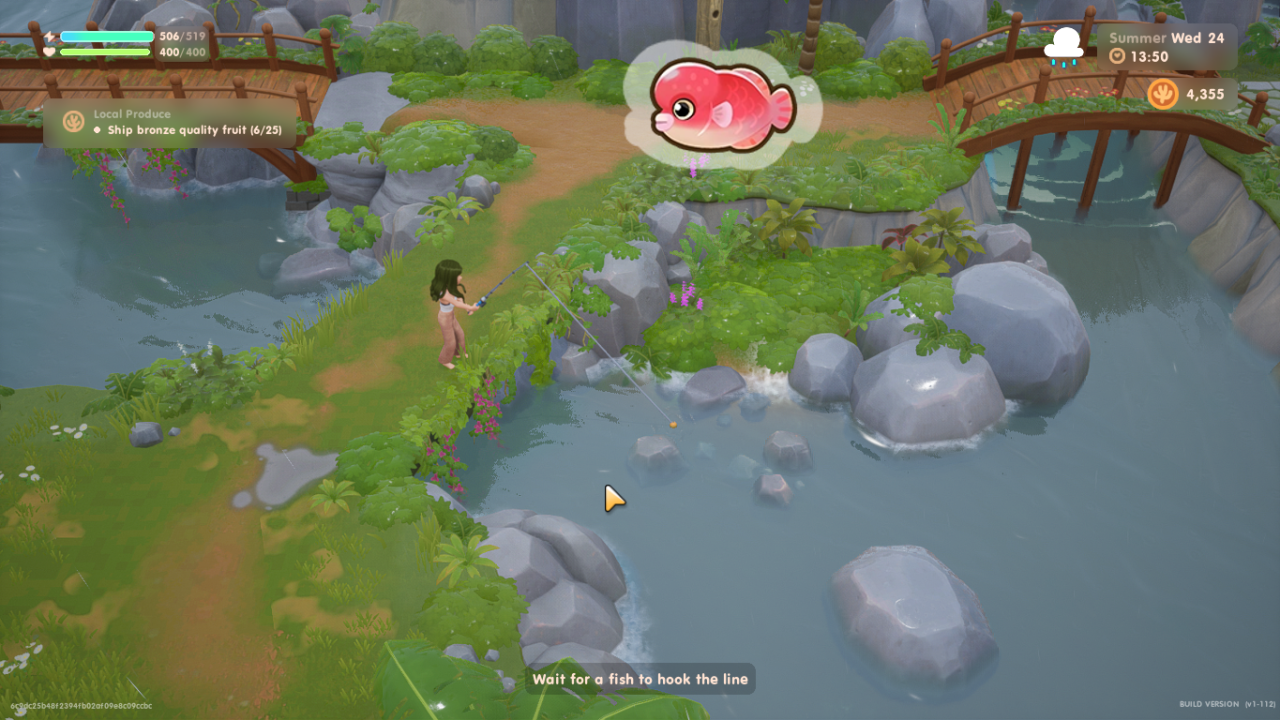
Task: Open the Summer season label menu
Action: [1138, 37]
